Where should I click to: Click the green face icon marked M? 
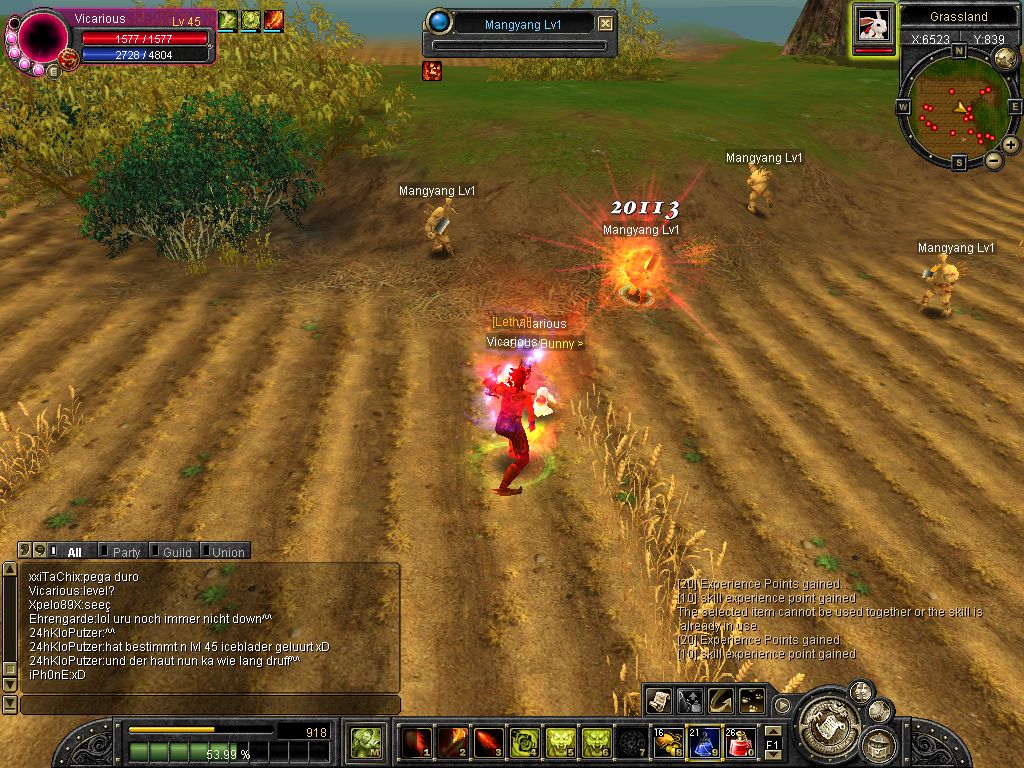click(x=366, y=742)
